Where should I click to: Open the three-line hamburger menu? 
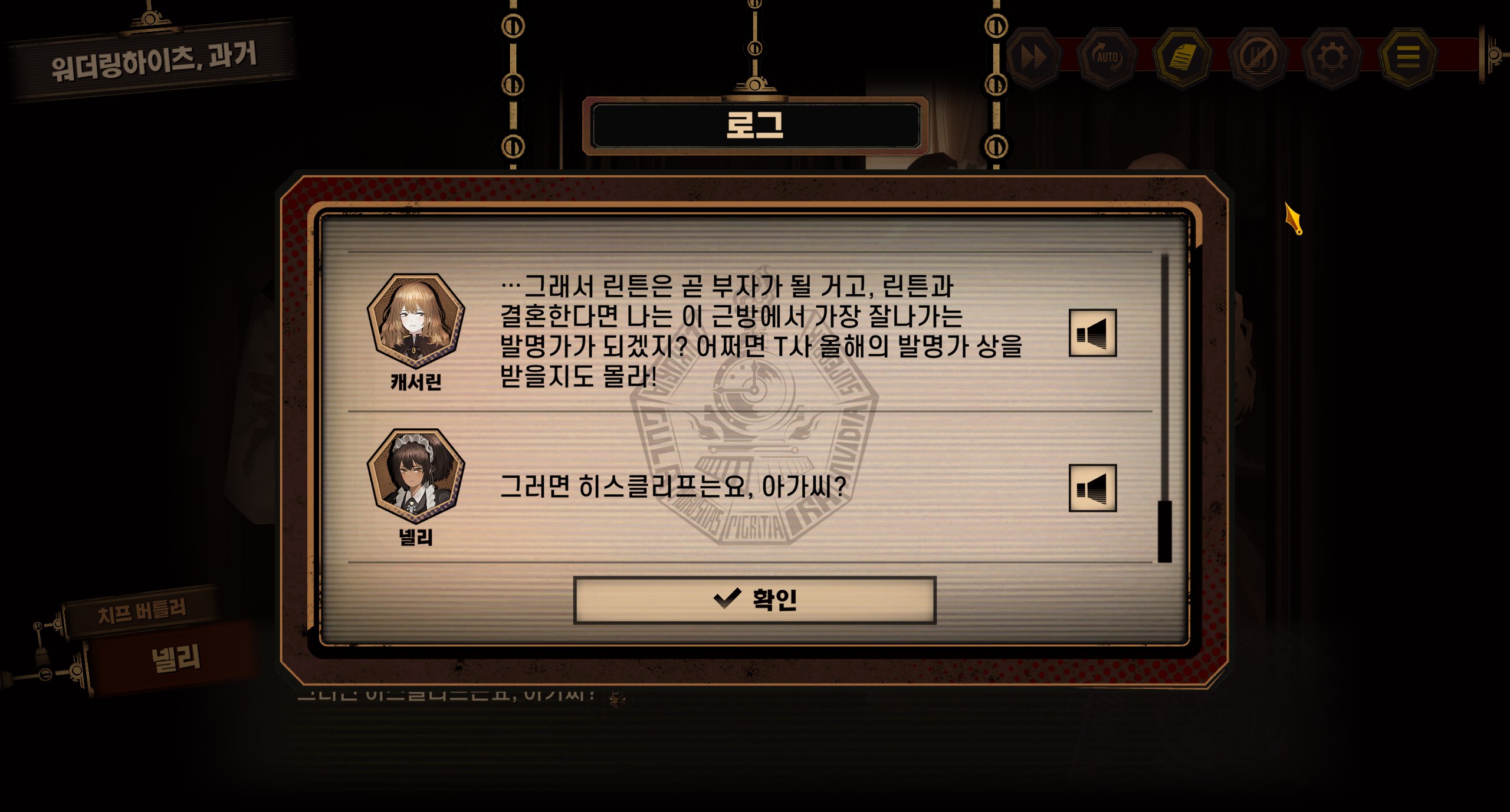tap(1408, 57)
